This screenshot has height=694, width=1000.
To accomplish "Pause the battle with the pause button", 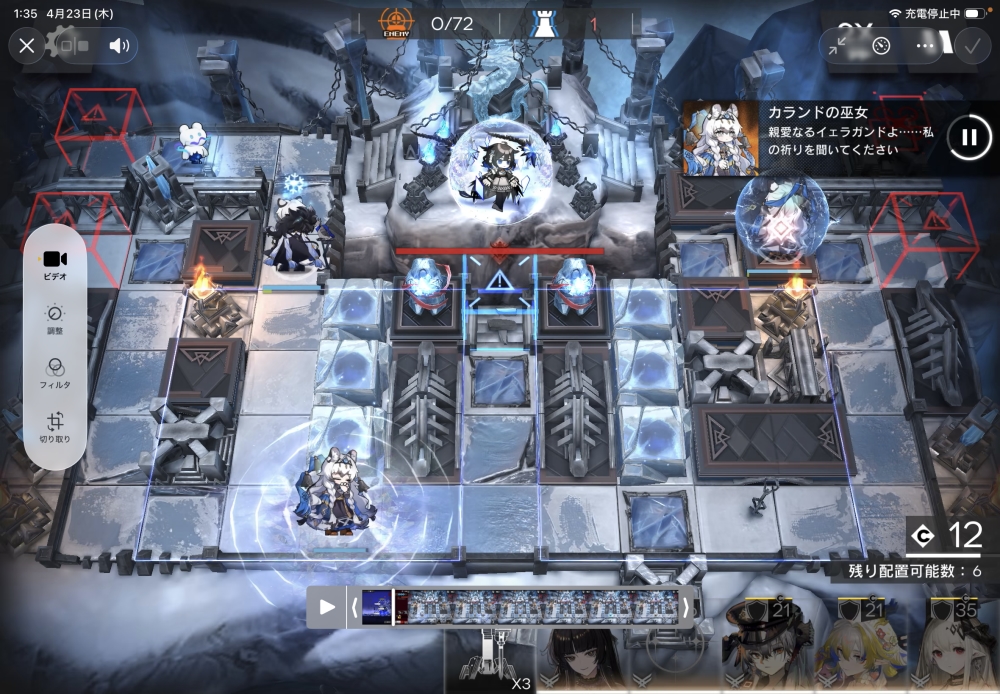I will click(968, 137).
